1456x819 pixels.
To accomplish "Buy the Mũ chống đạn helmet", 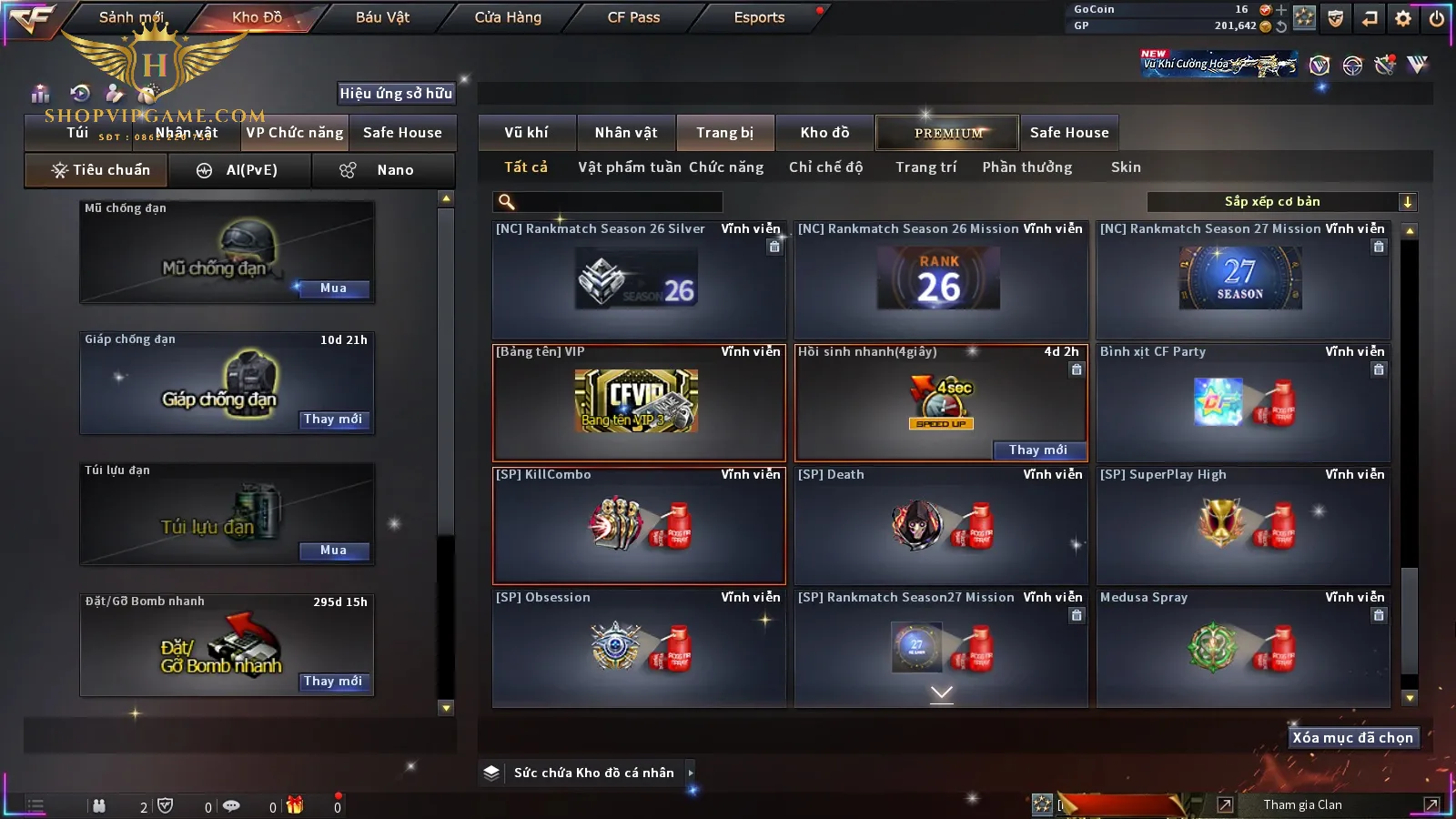I will [333, 288].
